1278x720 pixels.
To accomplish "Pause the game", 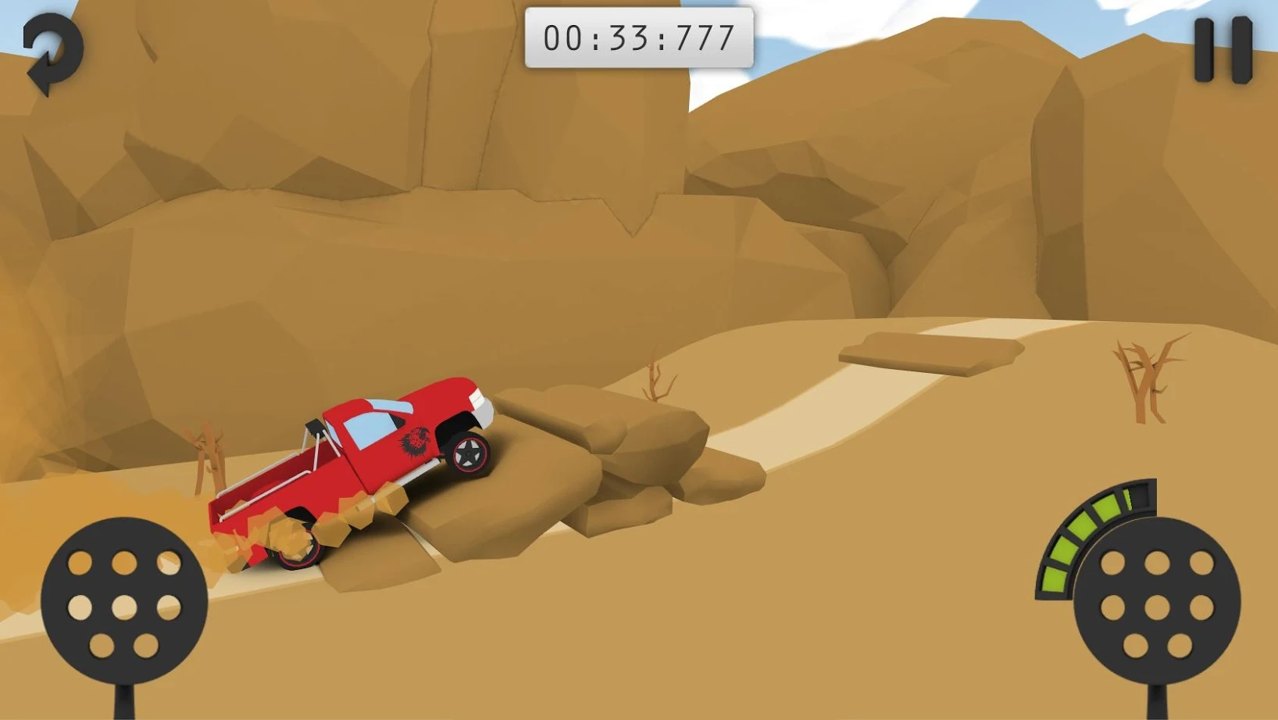I will click(x=1223, y=50).
